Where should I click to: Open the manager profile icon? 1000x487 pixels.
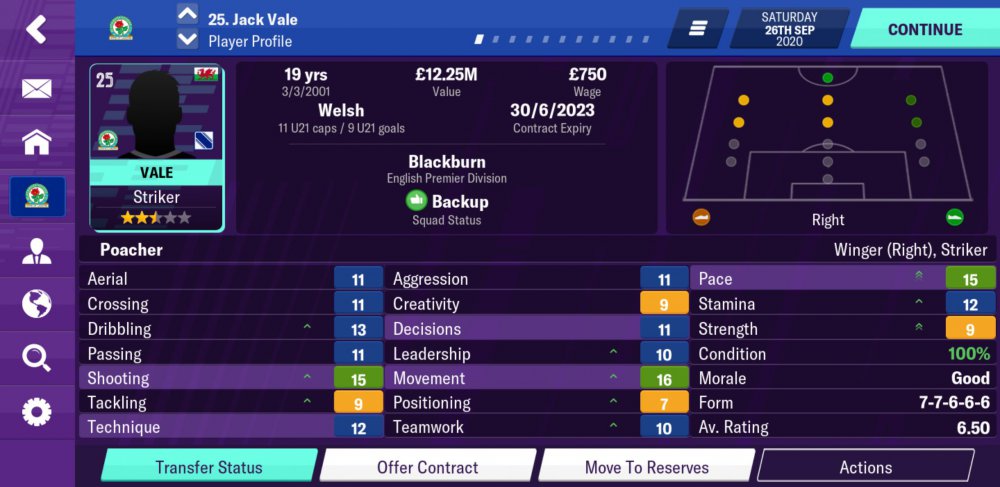[36, 250]
